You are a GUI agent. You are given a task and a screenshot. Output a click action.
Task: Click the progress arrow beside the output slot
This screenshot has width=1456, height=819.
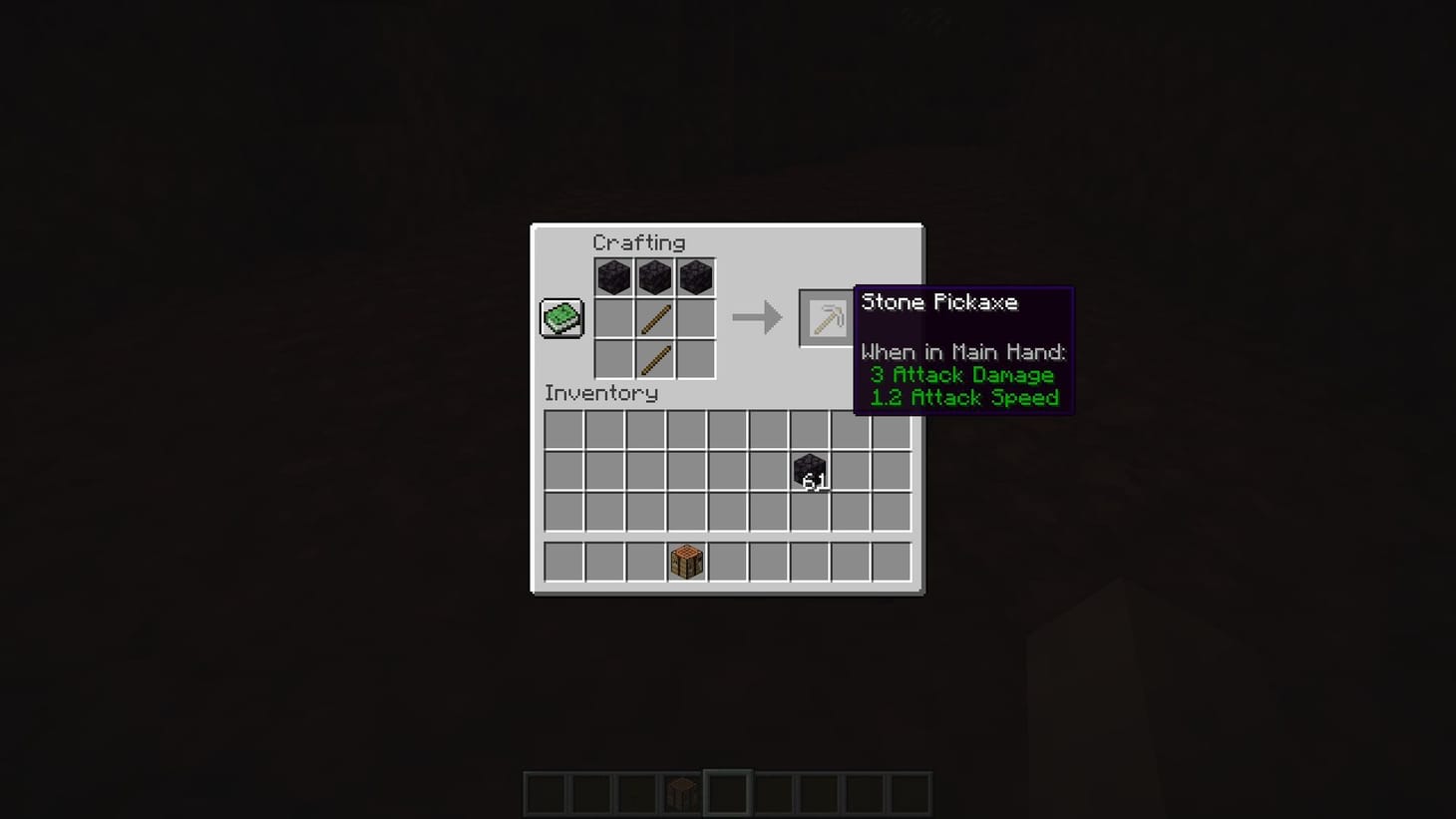758,317
